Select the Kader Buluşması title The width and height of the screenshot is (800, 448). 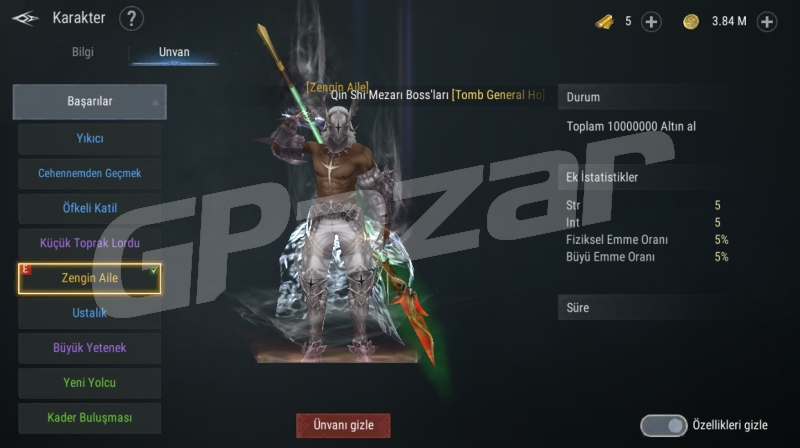click(x=90, y=417)
